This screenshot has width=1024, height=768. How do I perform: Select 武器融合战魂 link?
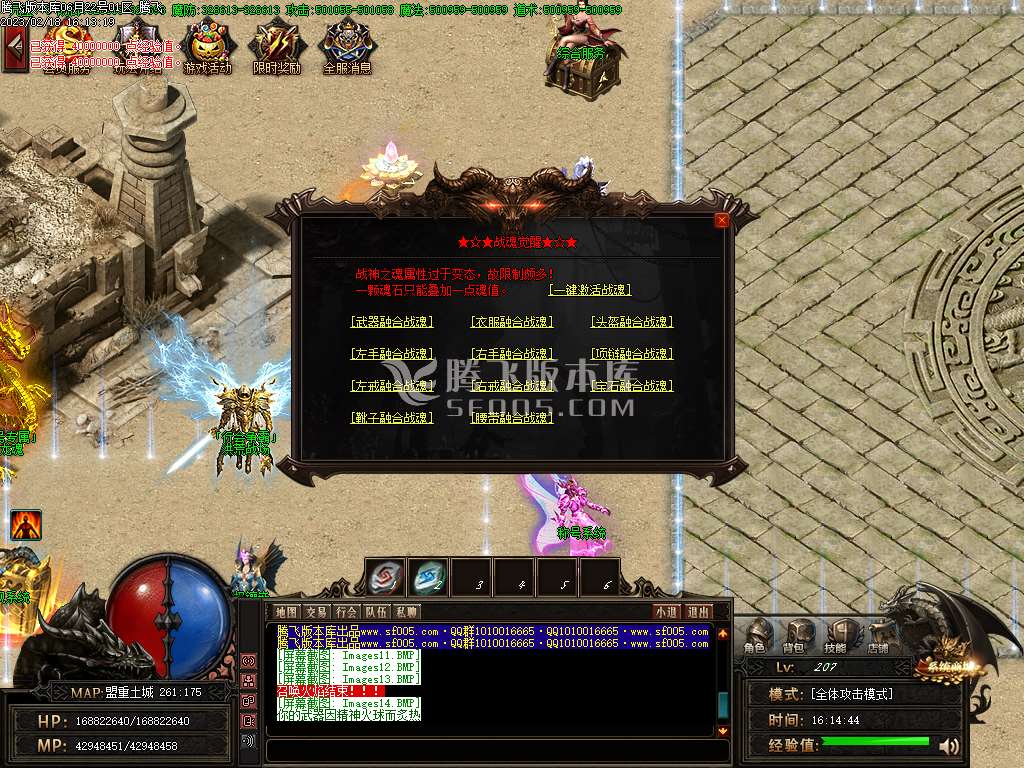tap(392, 322)
